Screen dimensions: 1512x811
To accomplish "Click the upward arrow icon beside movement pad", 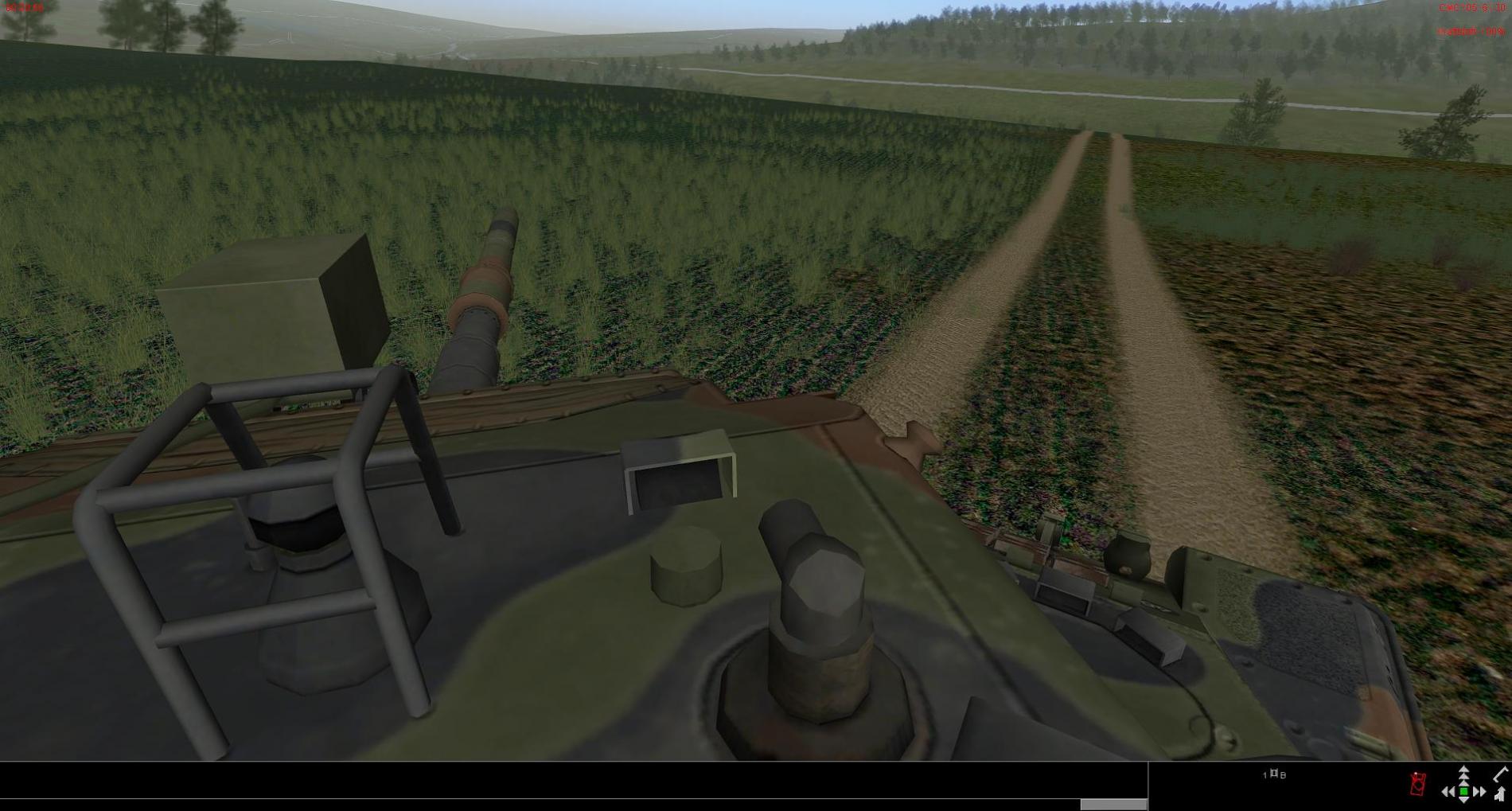I will click(1500, 793).
